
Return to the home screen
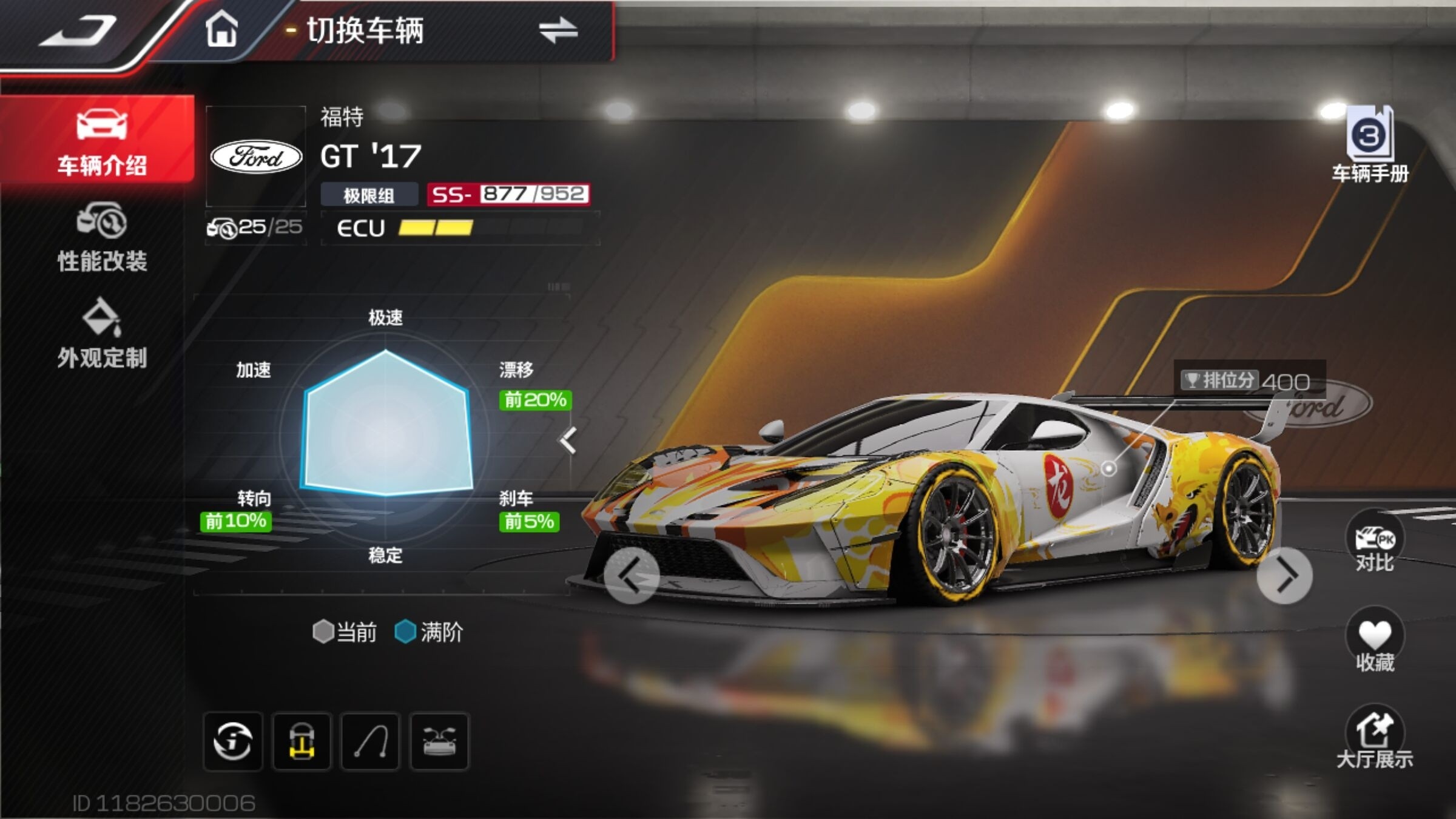[221, 30]
